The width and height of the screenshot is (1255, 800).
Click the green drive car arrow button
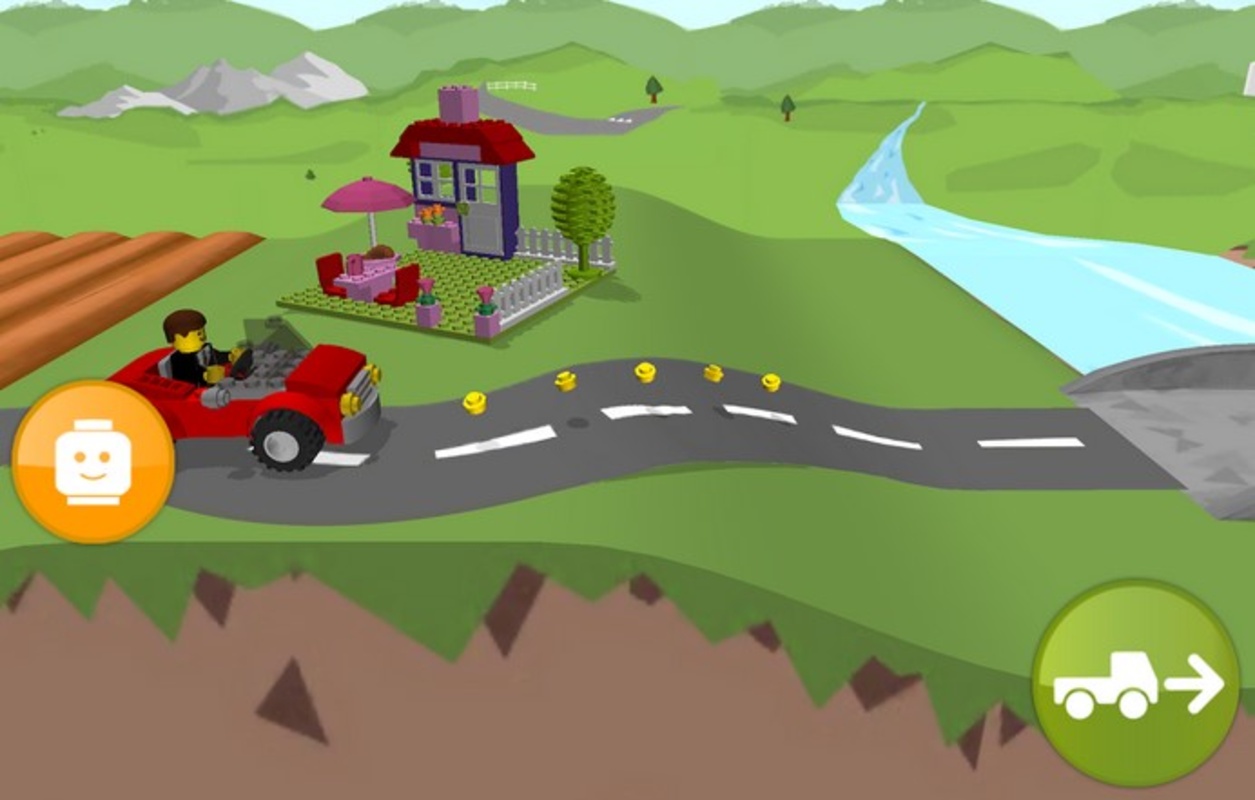click(x=1136, y=683)
